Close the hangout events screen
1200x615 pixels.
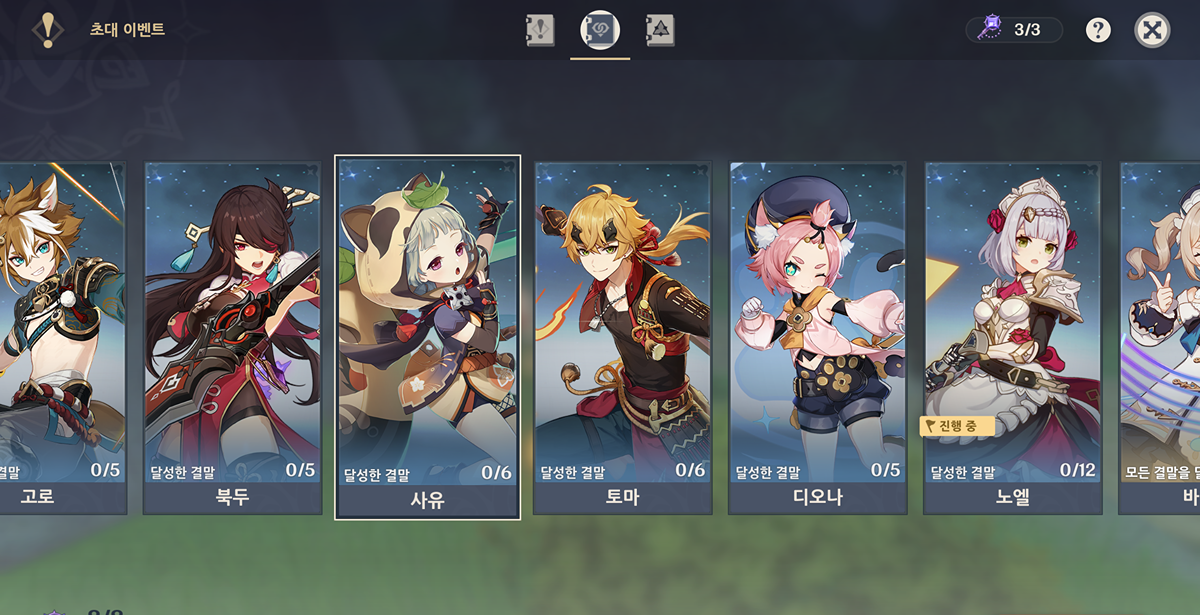(x=1152, y=30)
